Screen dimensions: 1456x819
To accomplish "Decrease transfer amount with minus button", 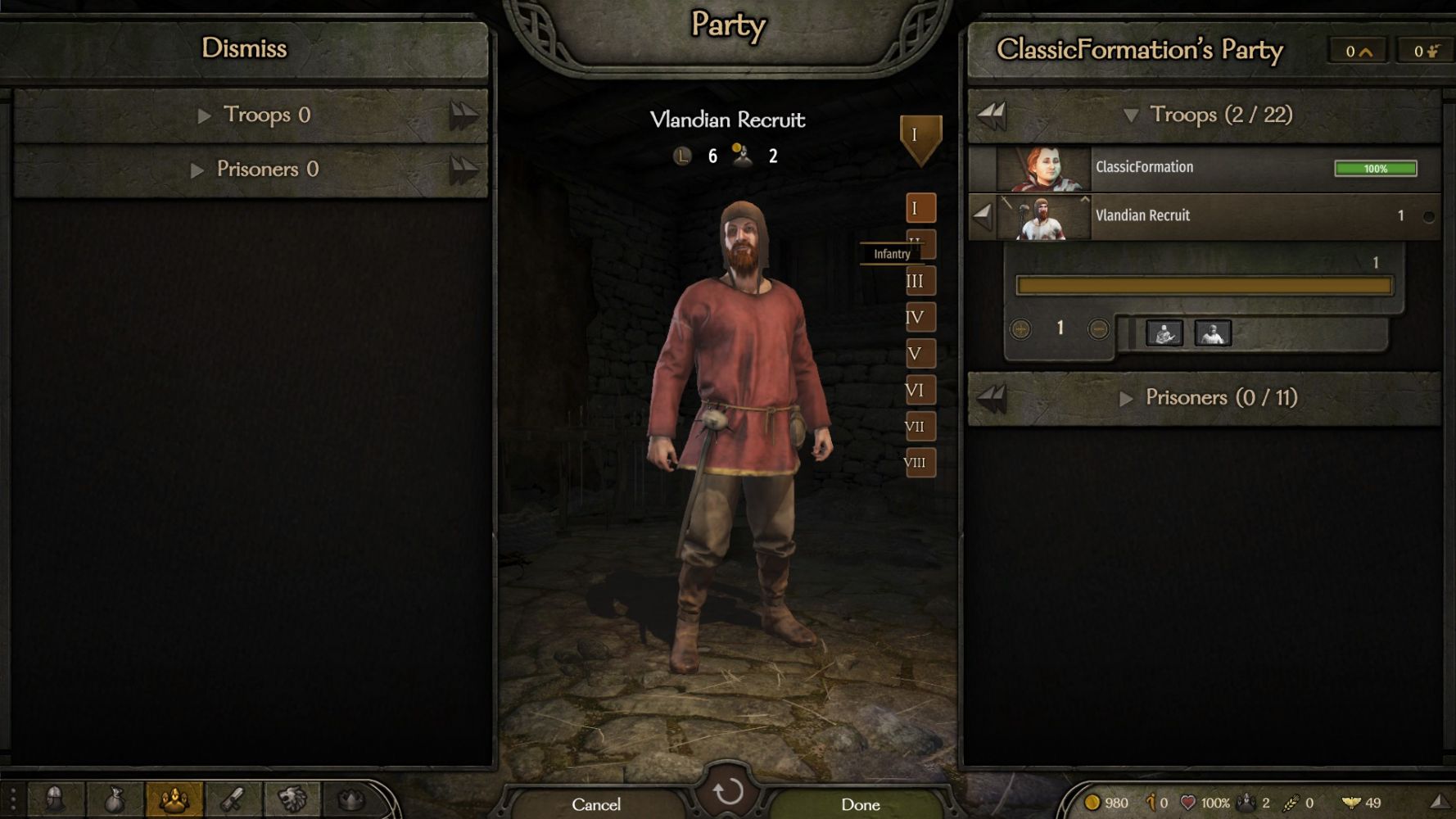I will click(x=1098, y=329).
